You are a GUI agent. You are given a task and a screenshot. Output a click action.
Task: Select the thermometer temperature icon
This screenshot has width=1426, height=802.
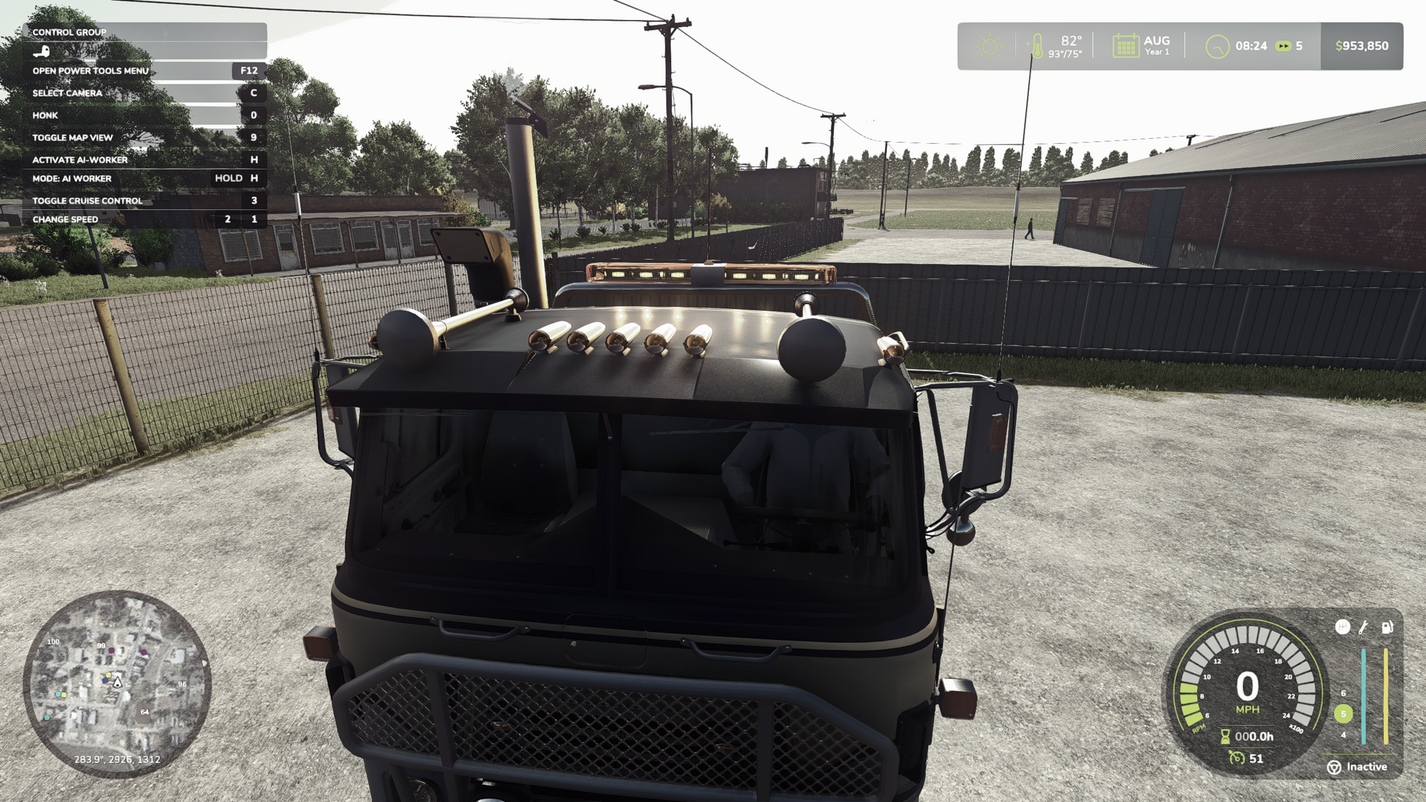coord(1037,44)
